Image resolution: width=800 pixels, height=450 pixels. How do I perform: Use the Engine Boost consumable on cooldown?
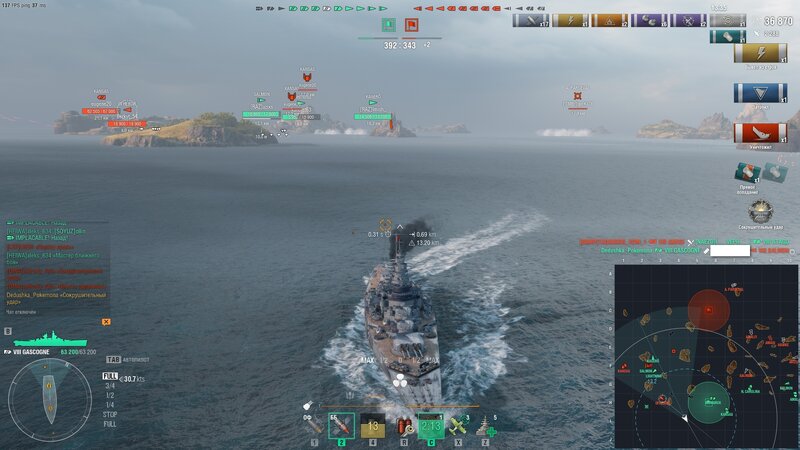pyautogui.click(x=431, y=428)
